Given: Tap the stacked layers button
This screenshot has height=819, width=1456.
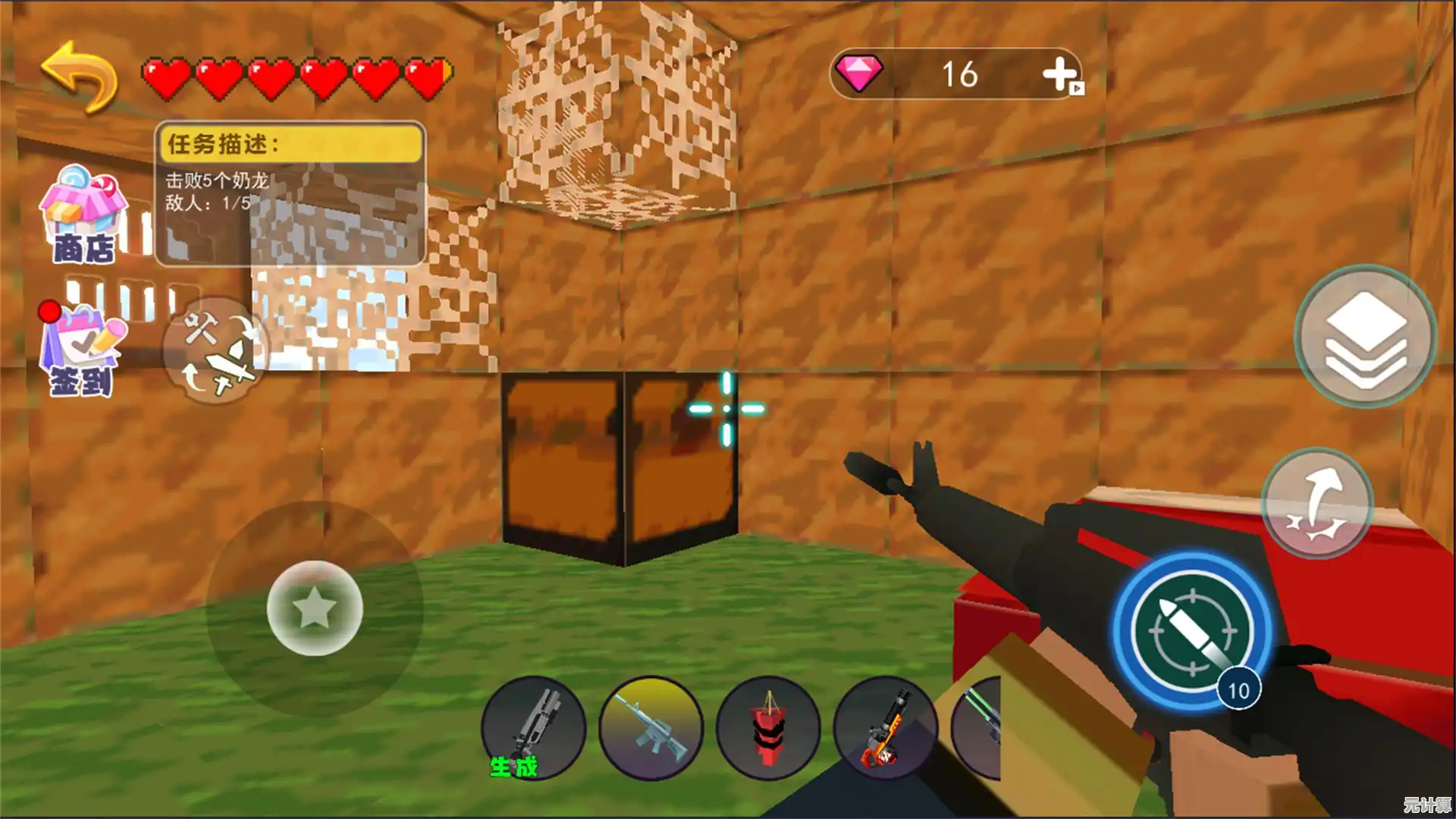Looking at the screenshot, I should 1365,336.
